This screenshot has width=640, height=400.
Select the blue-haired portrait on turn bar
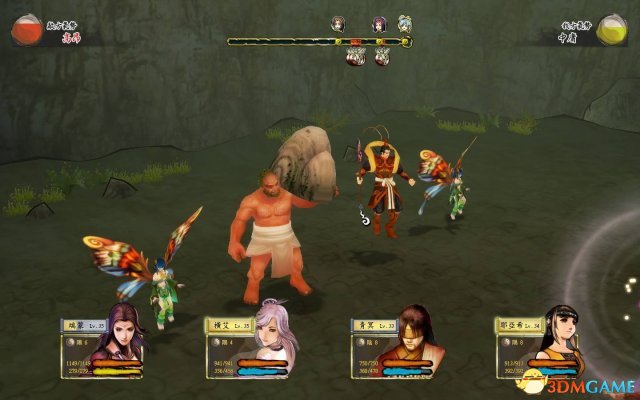pos(404,23)
